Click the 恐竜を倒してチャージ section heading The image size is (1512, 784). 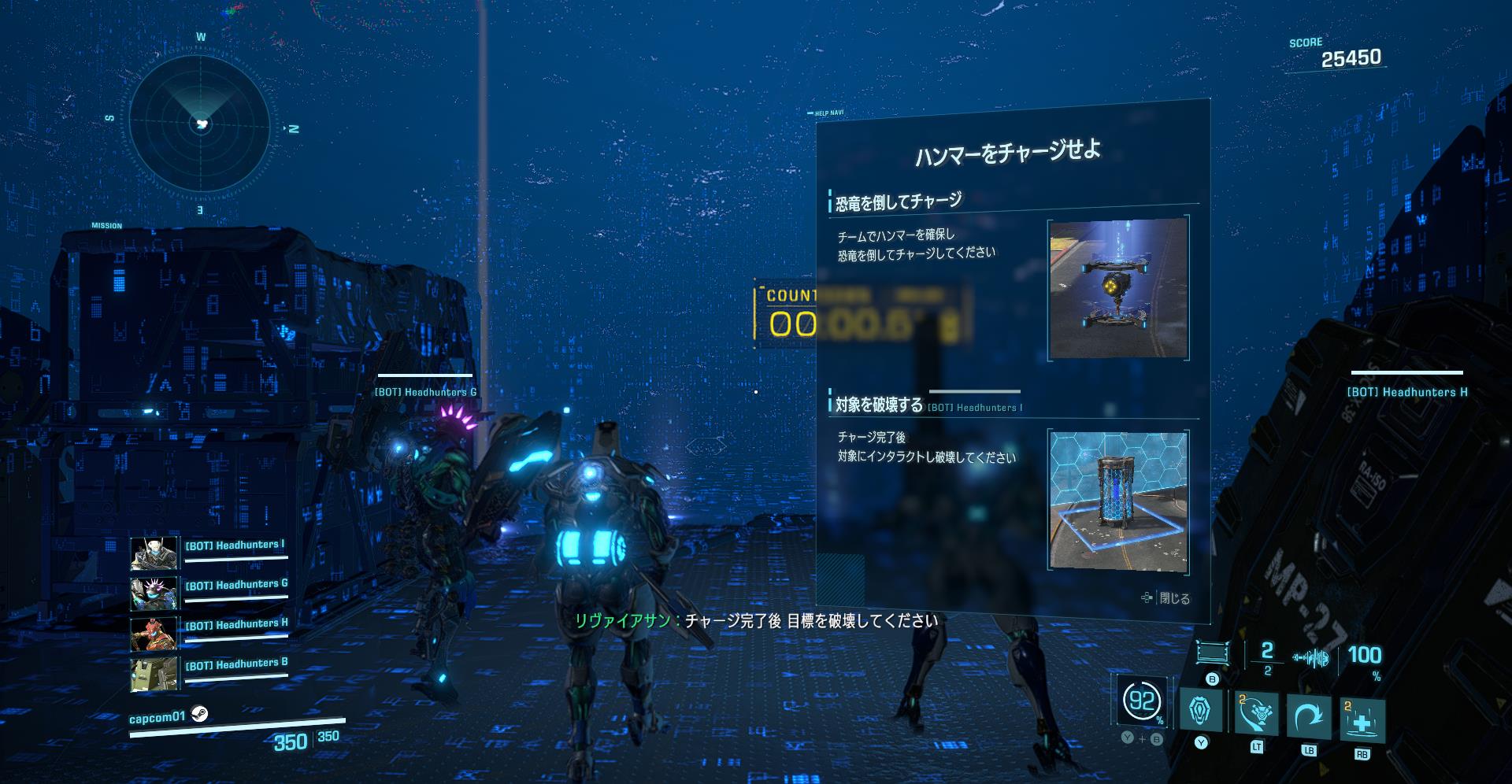pyautogui.click(x=899, y=202)
